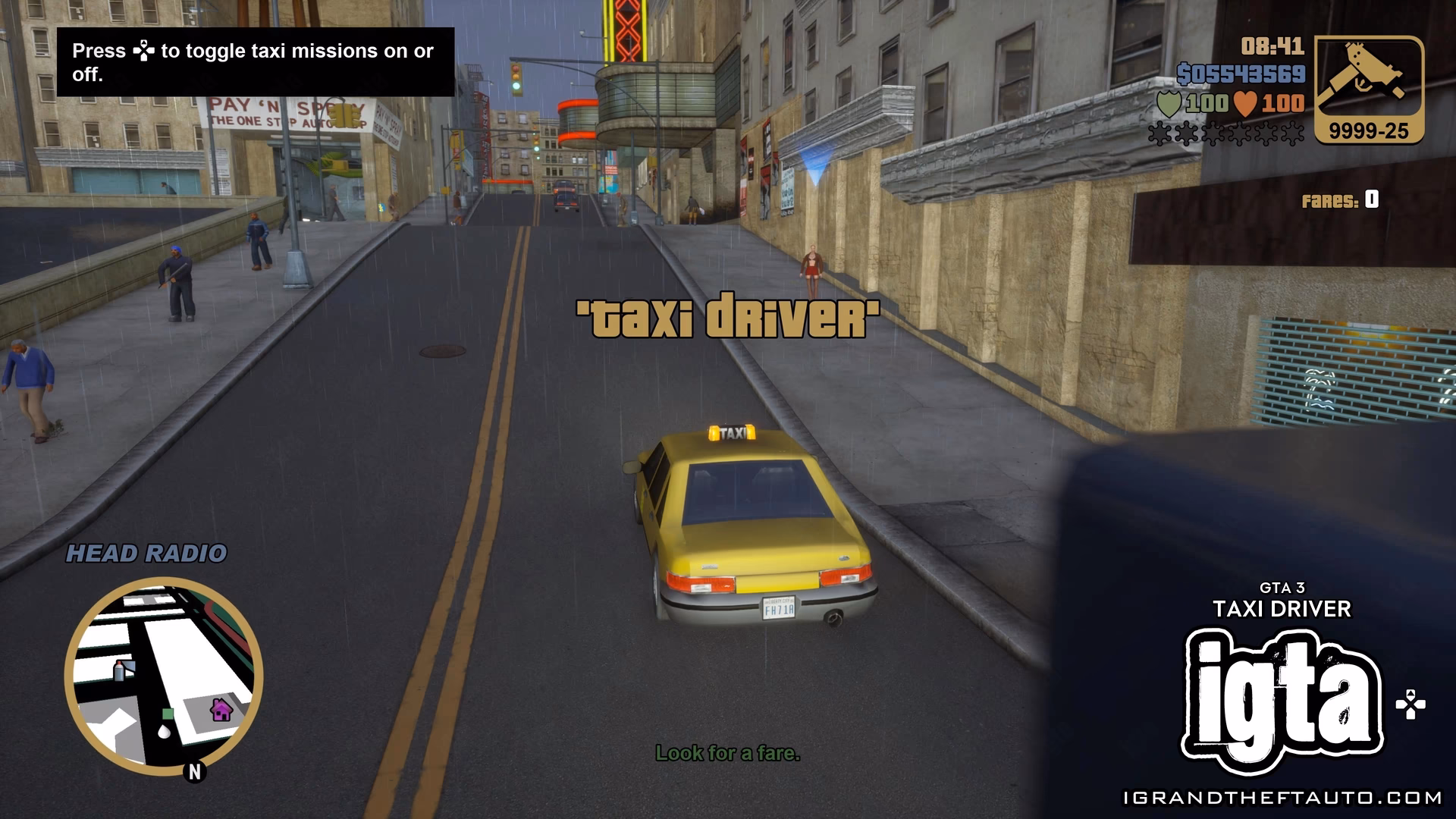The height and width of the screenshot is (819, 1456).
Task: Click the 9999-25 ammo counter
Action: (x=1370, y=129)
